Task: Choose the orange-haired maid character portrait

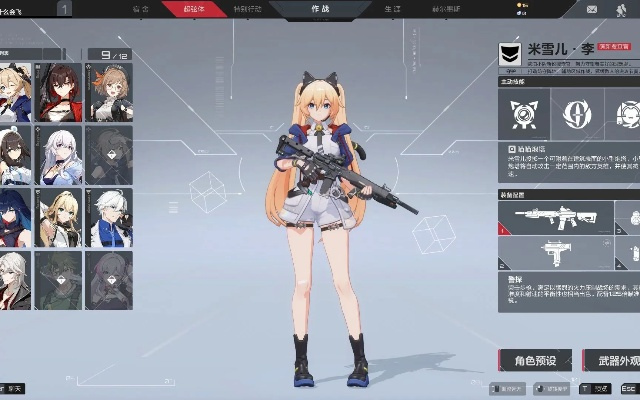Action: [x=110, y=91]
